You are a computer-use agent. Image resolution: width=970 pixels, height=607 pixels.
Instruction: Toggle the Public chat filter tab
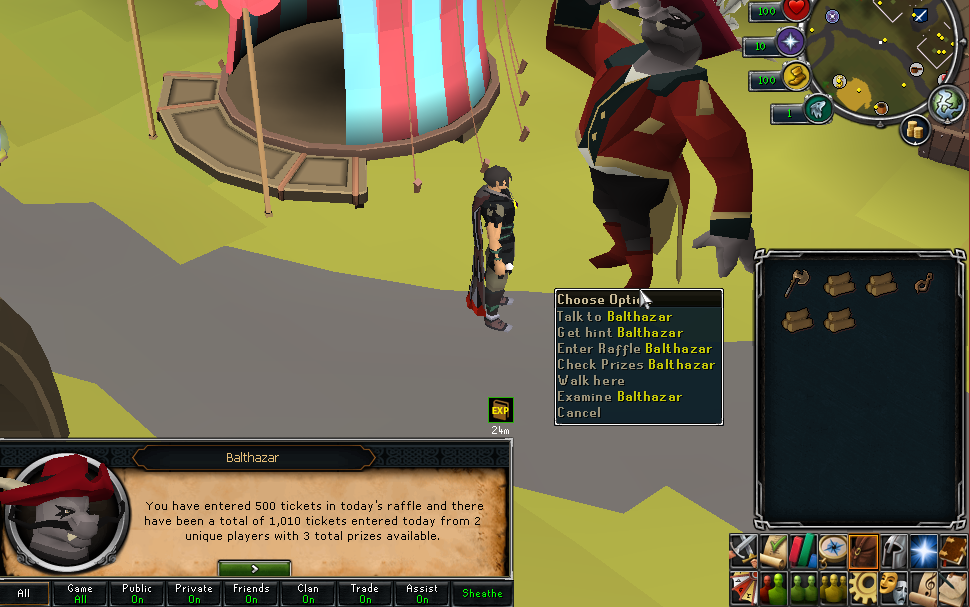point(137,594)
